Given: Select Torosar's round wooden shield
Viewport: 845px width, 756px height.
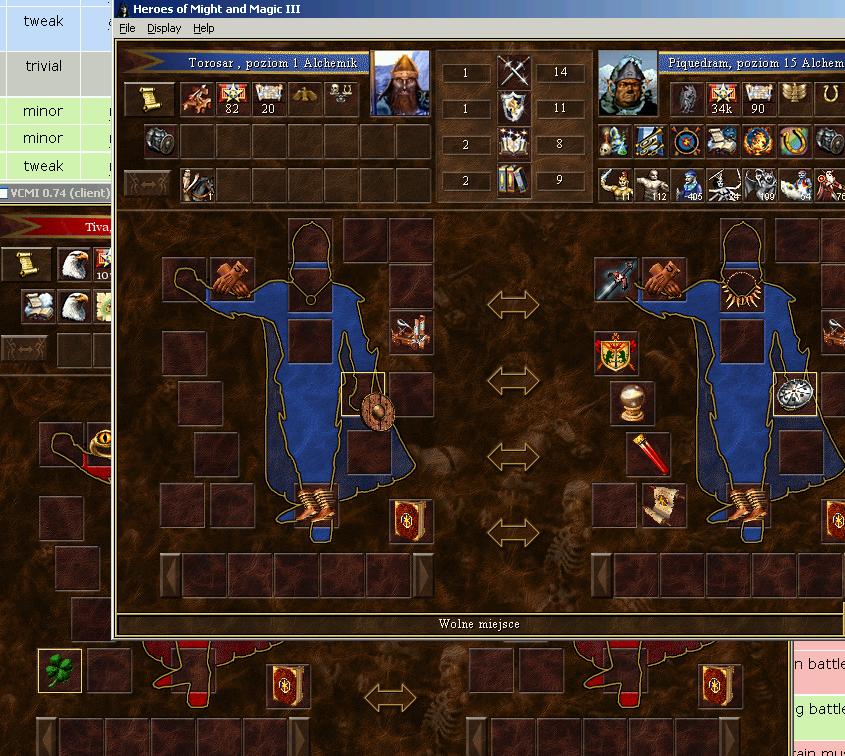Looking at the screenshot, I should point(377,410).
